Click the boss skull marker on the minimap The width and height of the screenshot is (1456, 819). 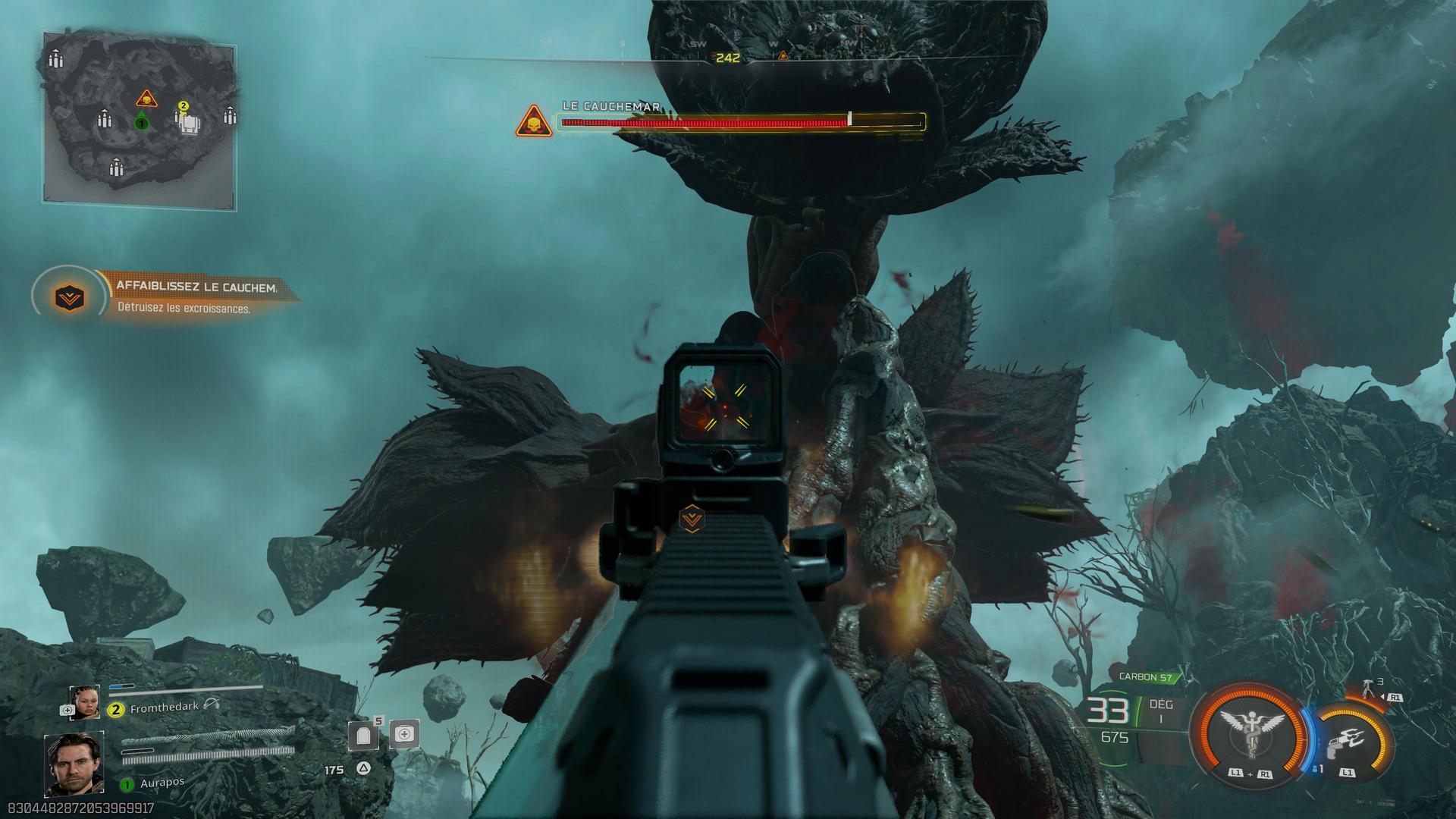click(146, 99)
